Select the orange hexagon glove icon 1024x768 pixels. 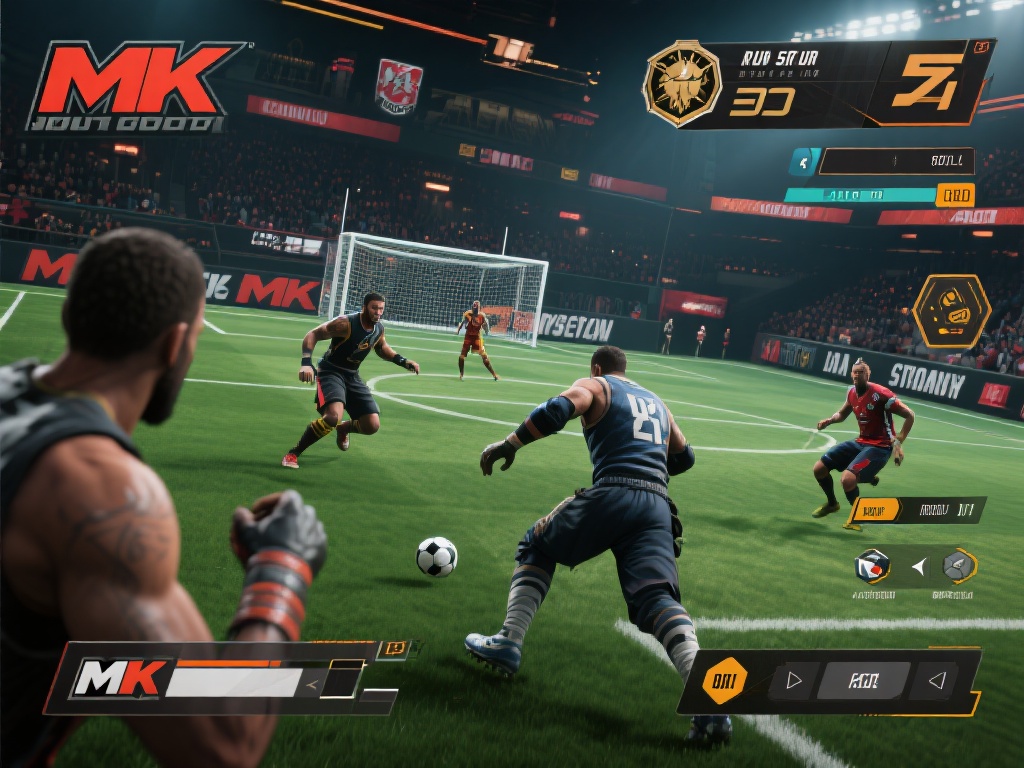pyautogui.click(x=951, y=311)
